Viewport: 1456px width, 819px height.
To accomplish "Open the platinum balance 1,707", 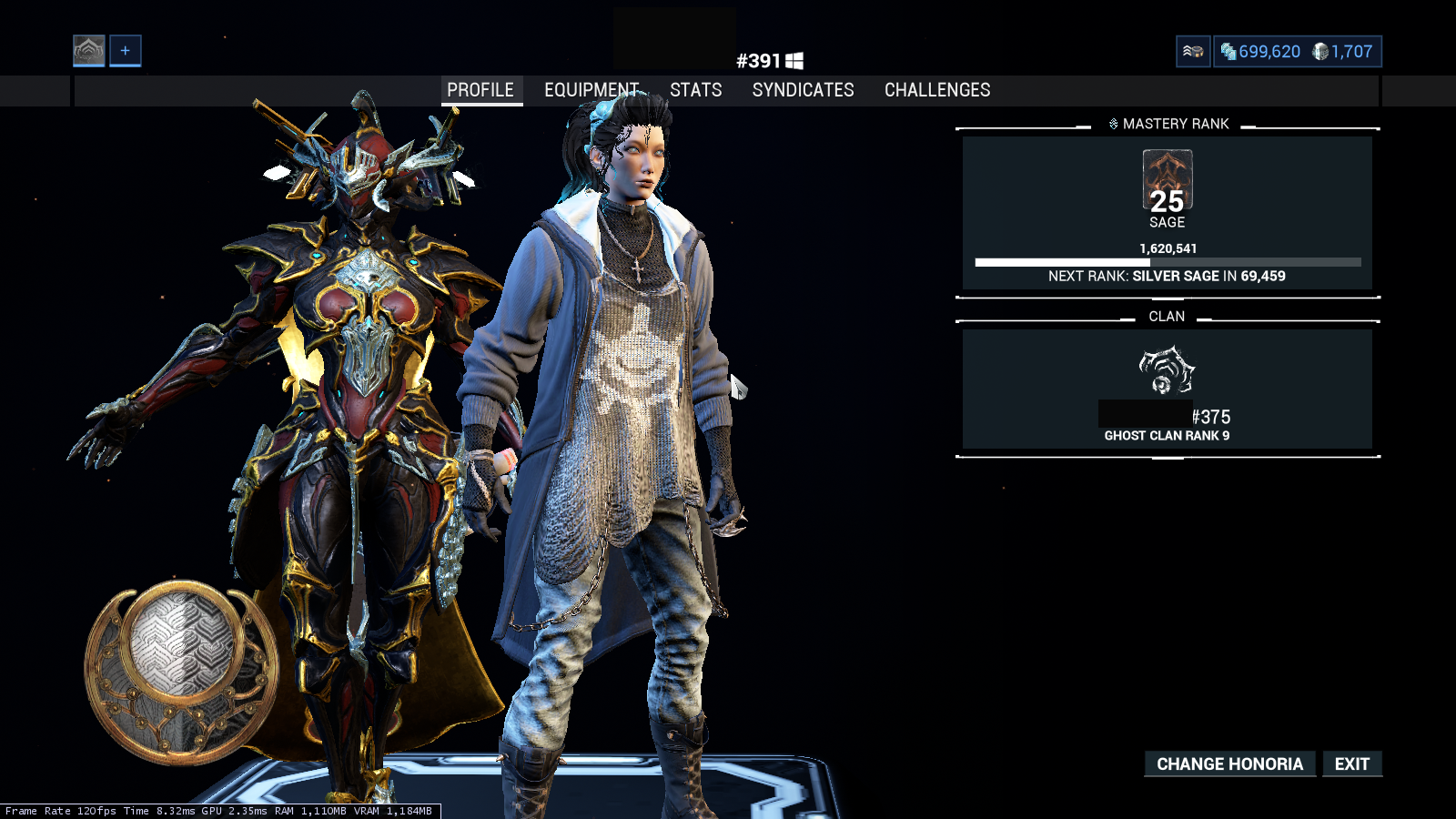I will click(1342, 52).
